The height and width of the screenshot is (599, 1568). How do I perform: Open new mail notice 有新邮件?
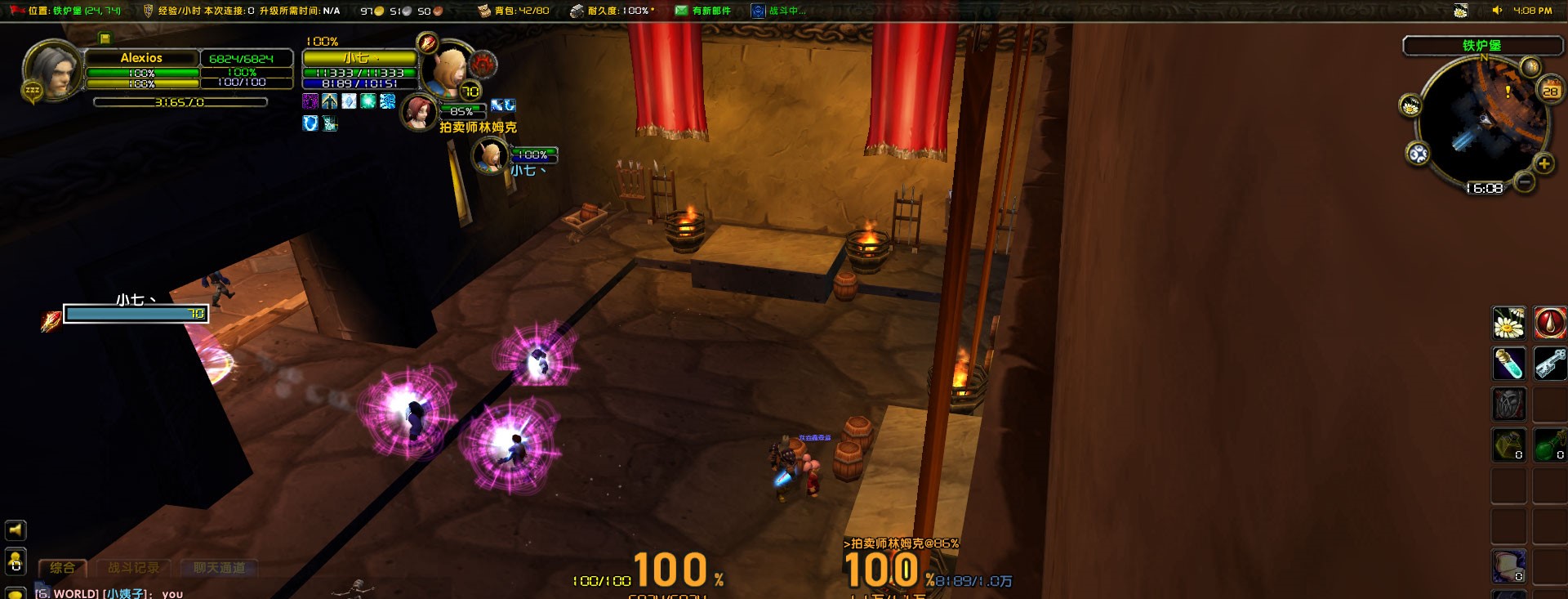tap(703, 11)
